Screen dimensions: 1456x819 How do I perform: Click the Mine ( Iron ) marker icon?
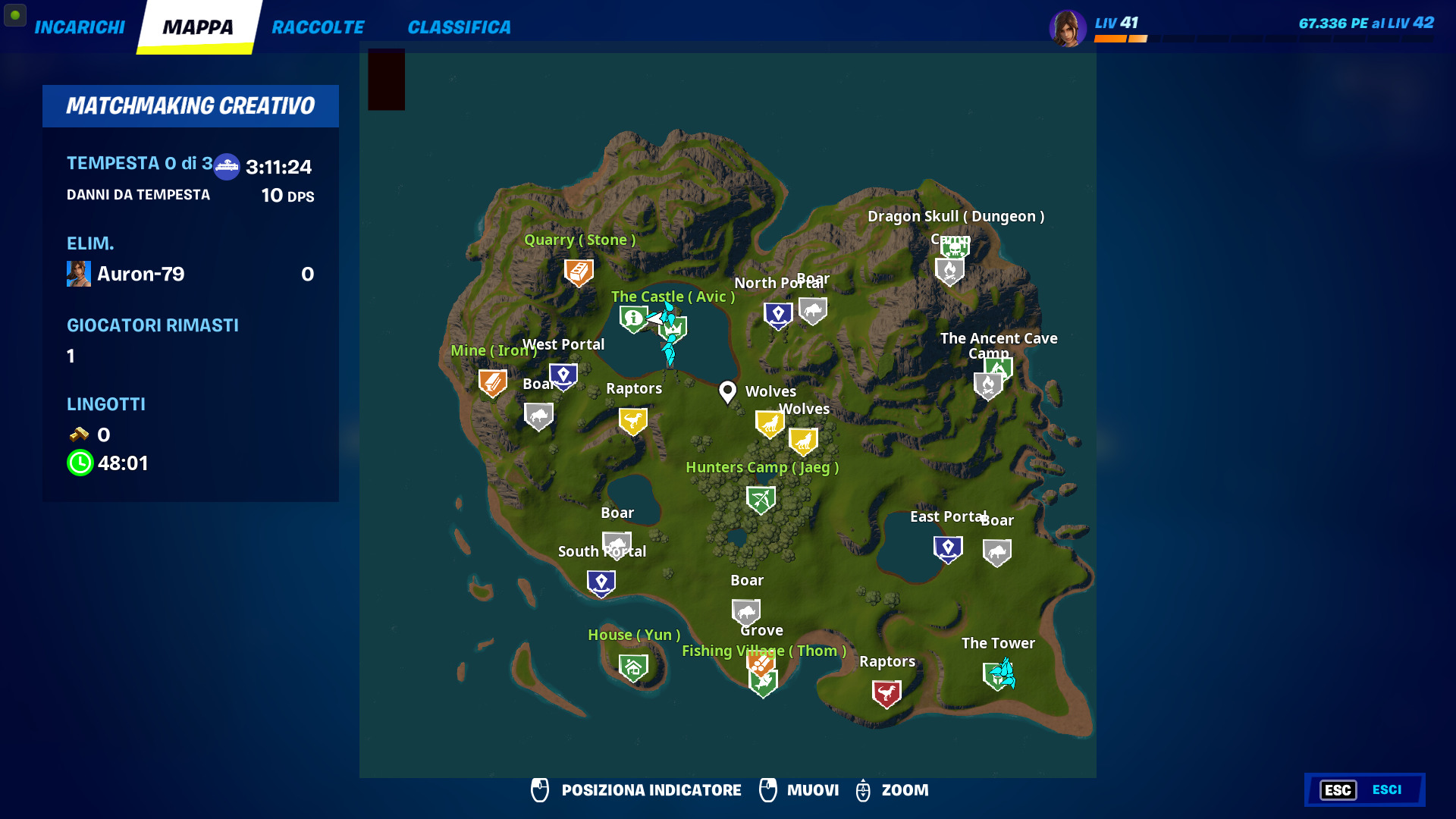pyautogui.click(x=491, y=381)
